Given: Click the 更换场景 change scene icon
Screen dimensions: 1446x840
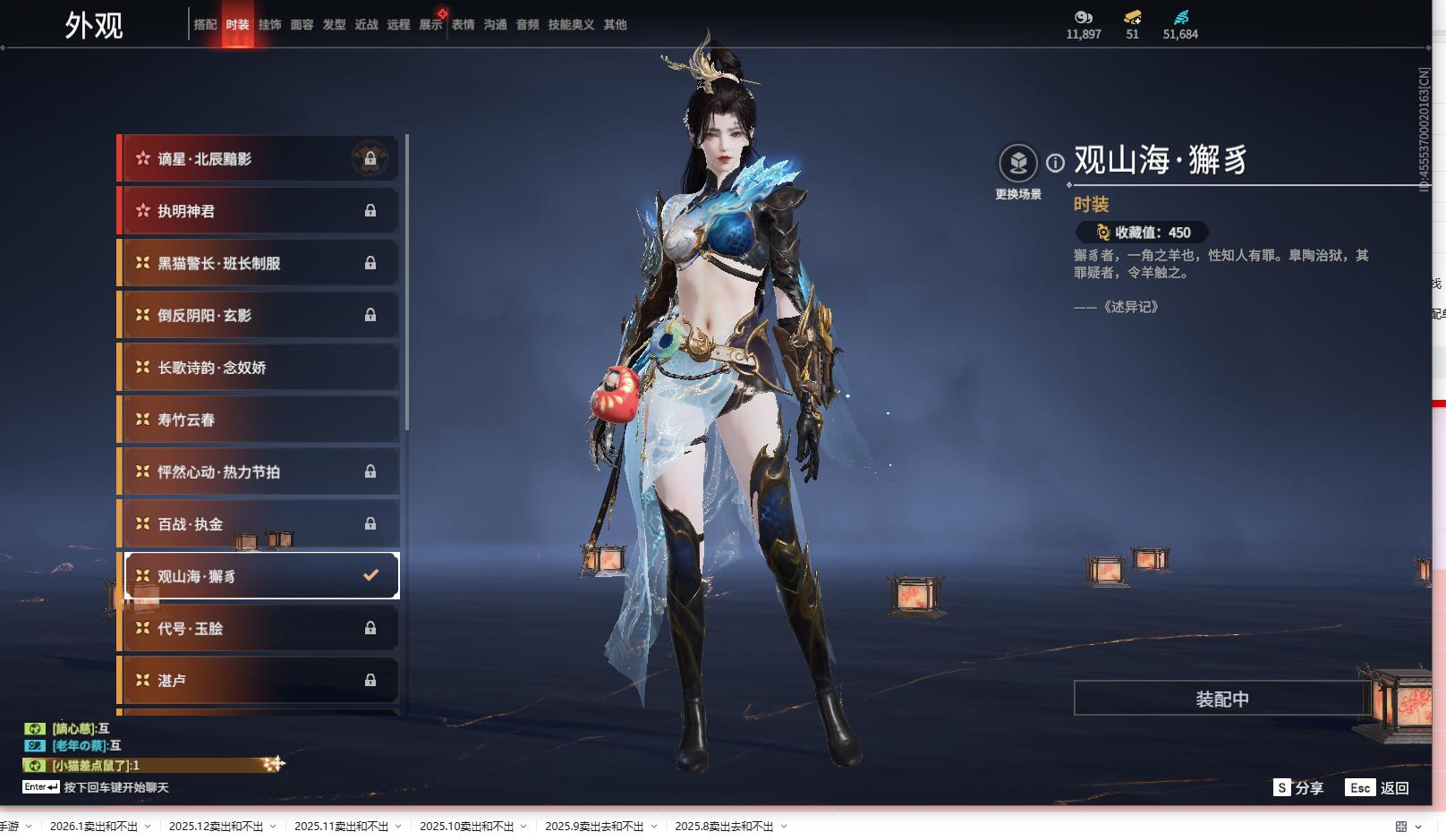Looking at the screenshot, I should click(x=1018, y=165).
